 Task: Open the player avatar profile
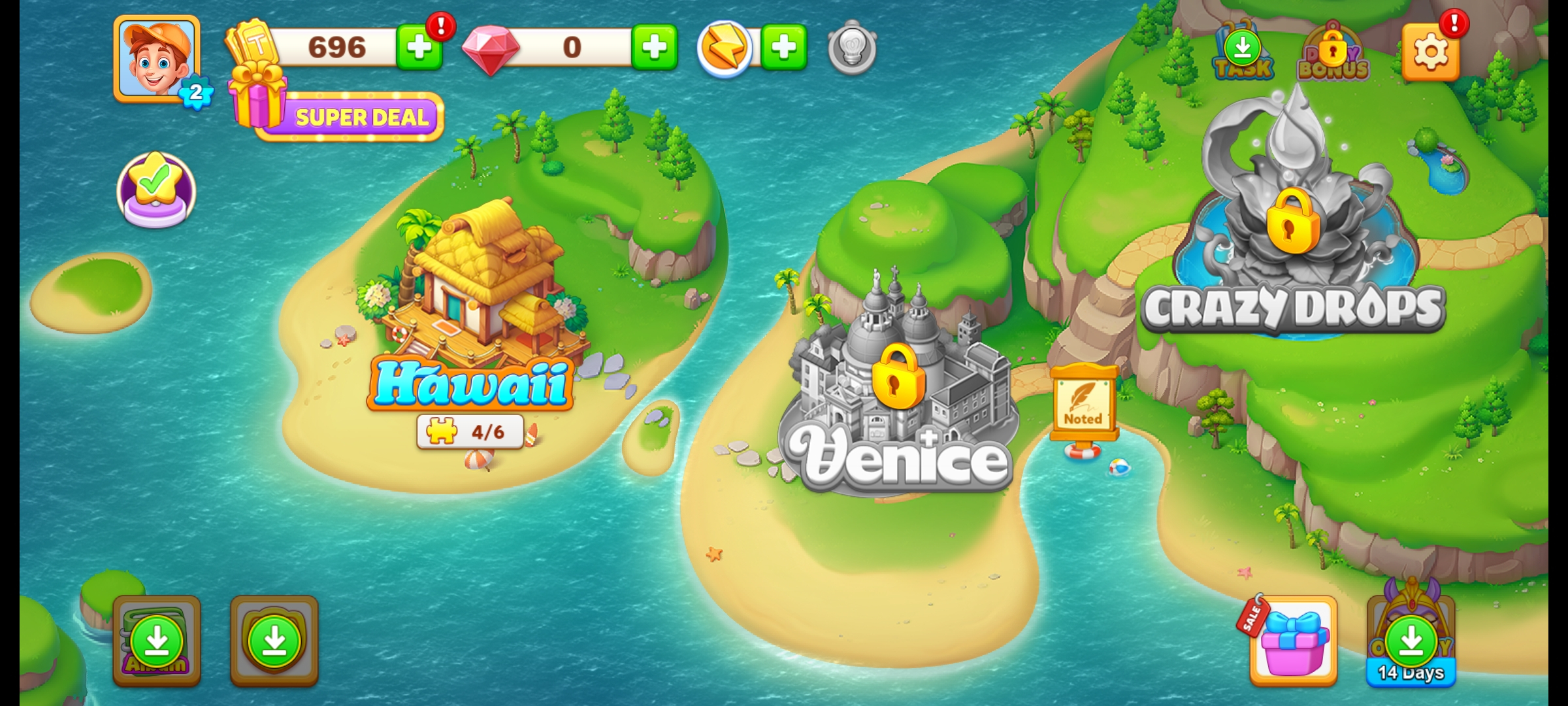click(x=157, y=58)
